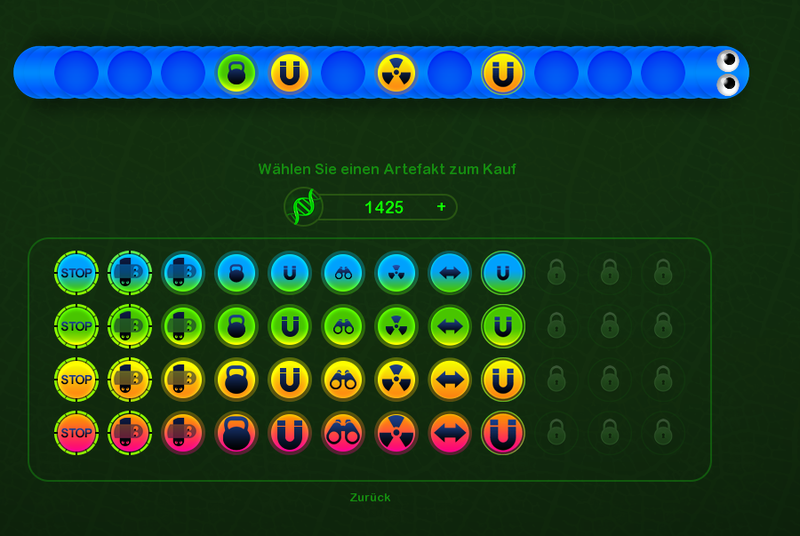Screen dimensions: 800x536
Task: Buy the pink kettlebell artifact
Action: click(236, 434)
